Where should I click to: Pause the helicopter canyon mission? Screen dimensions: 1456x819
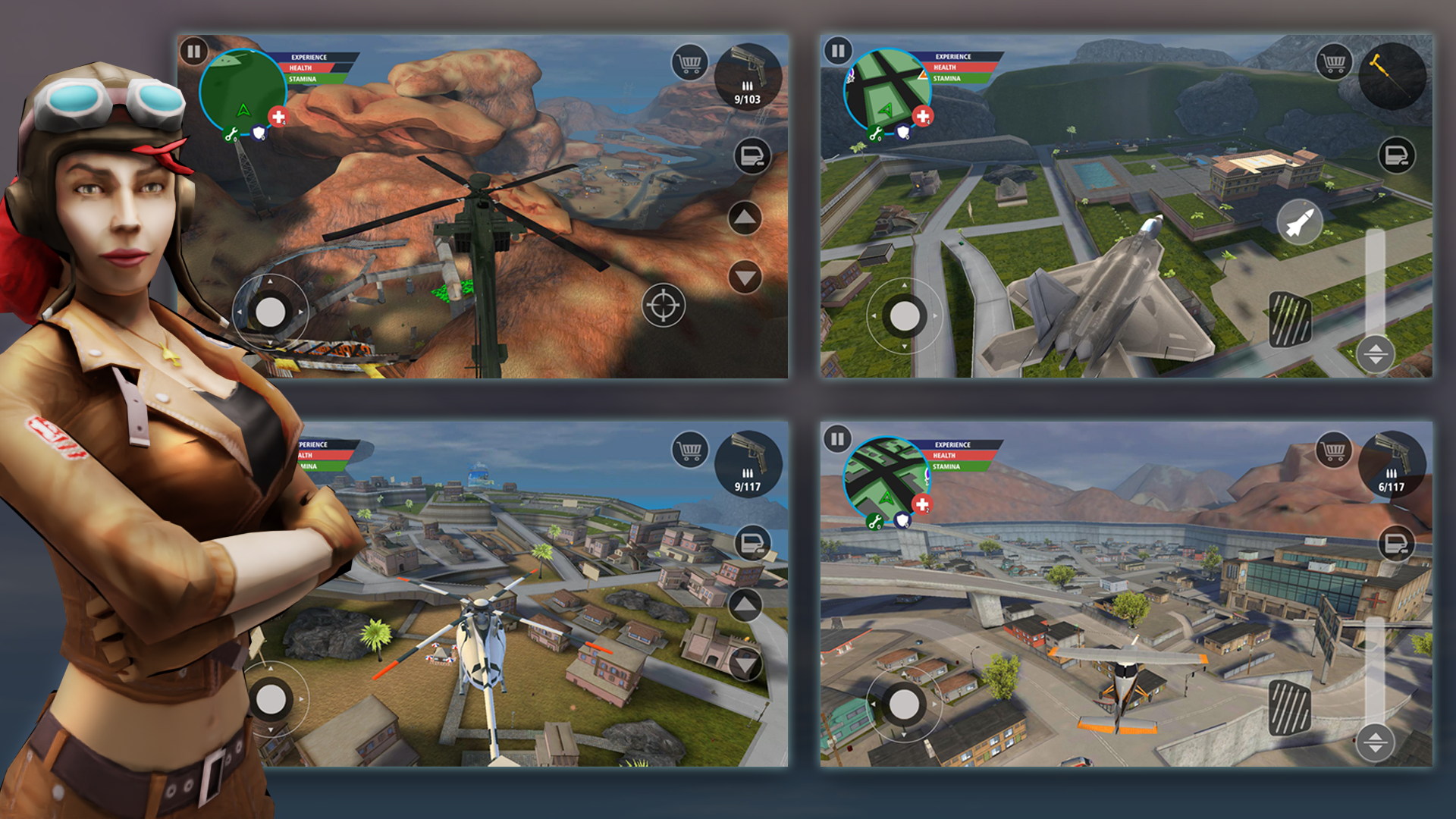pyautogui.click(x=195, y=52)
